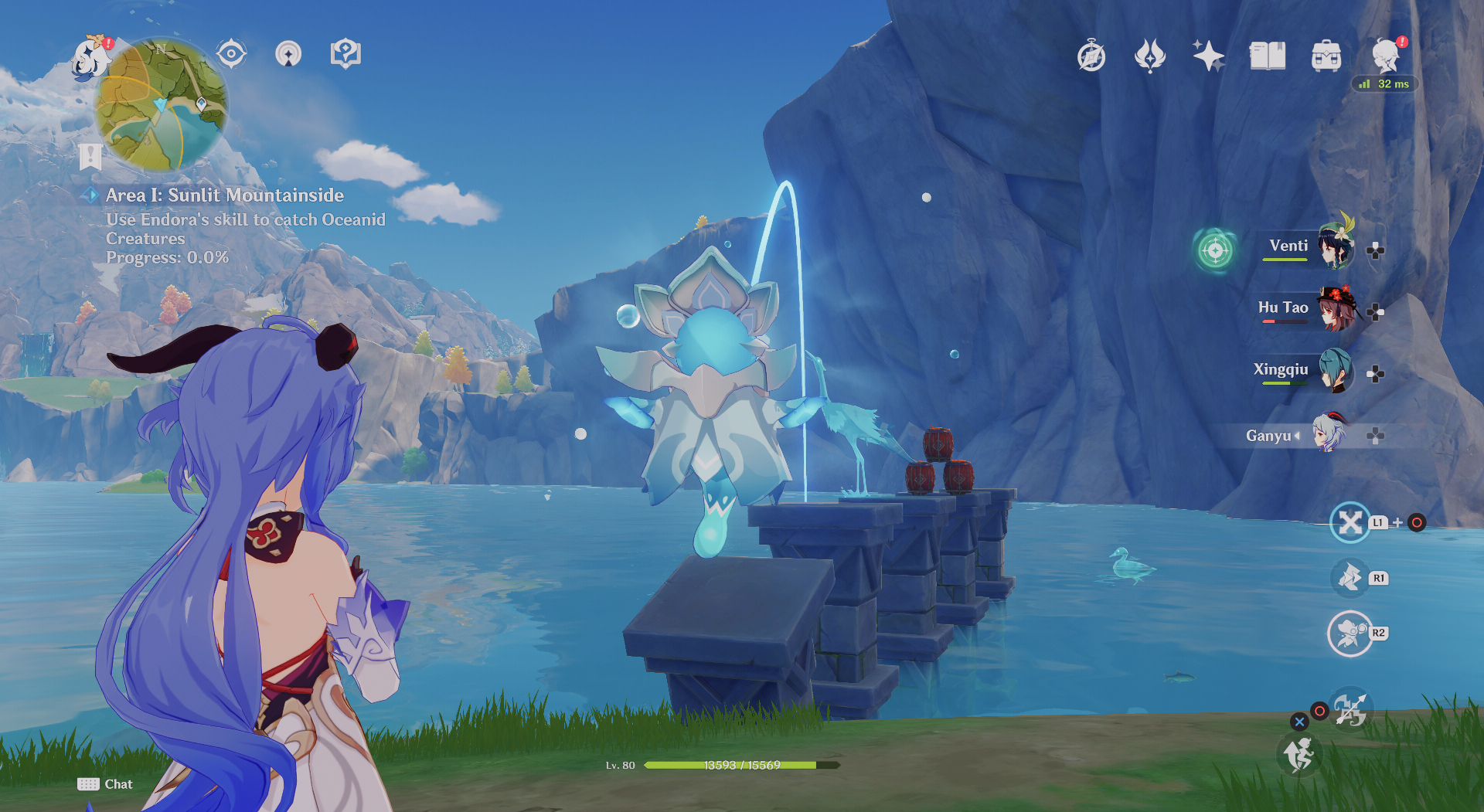Click quest title Area I: Sunlit Mountainside

pyautogui.click(x=223, y=195)
